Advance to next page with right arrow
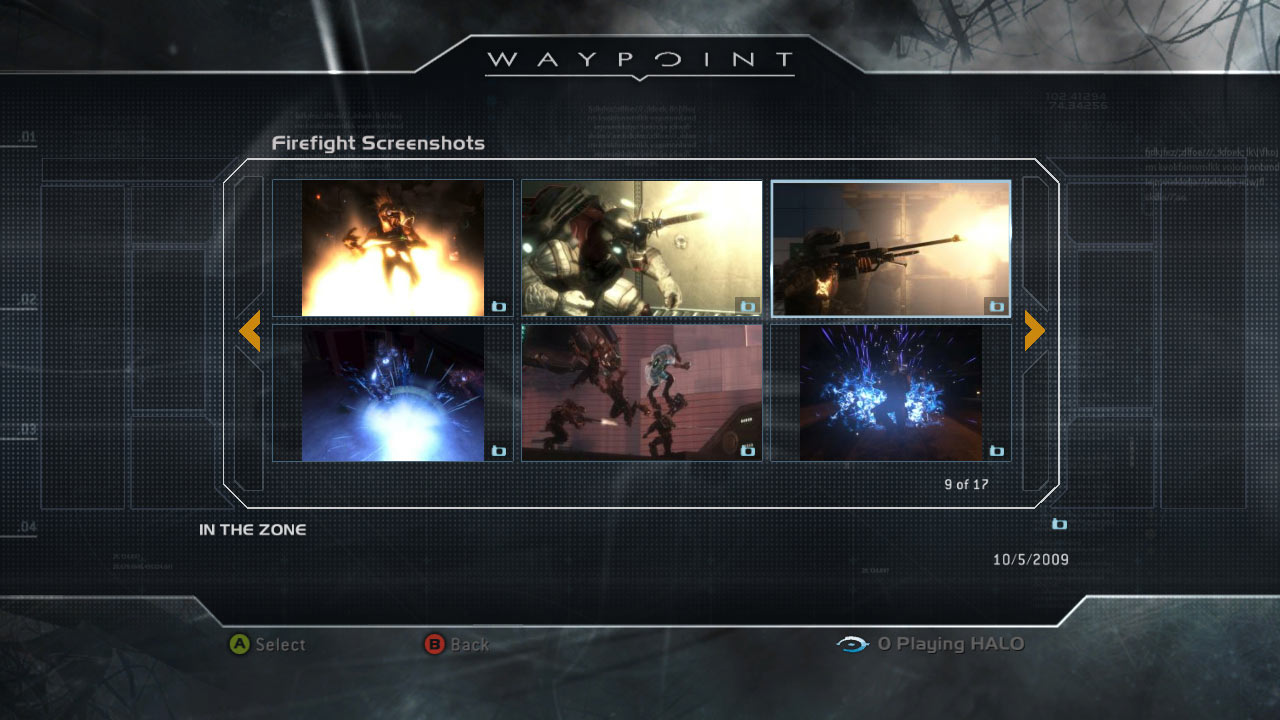The width and height of the screenshot is (1280, 720). tap(1034, 331)
